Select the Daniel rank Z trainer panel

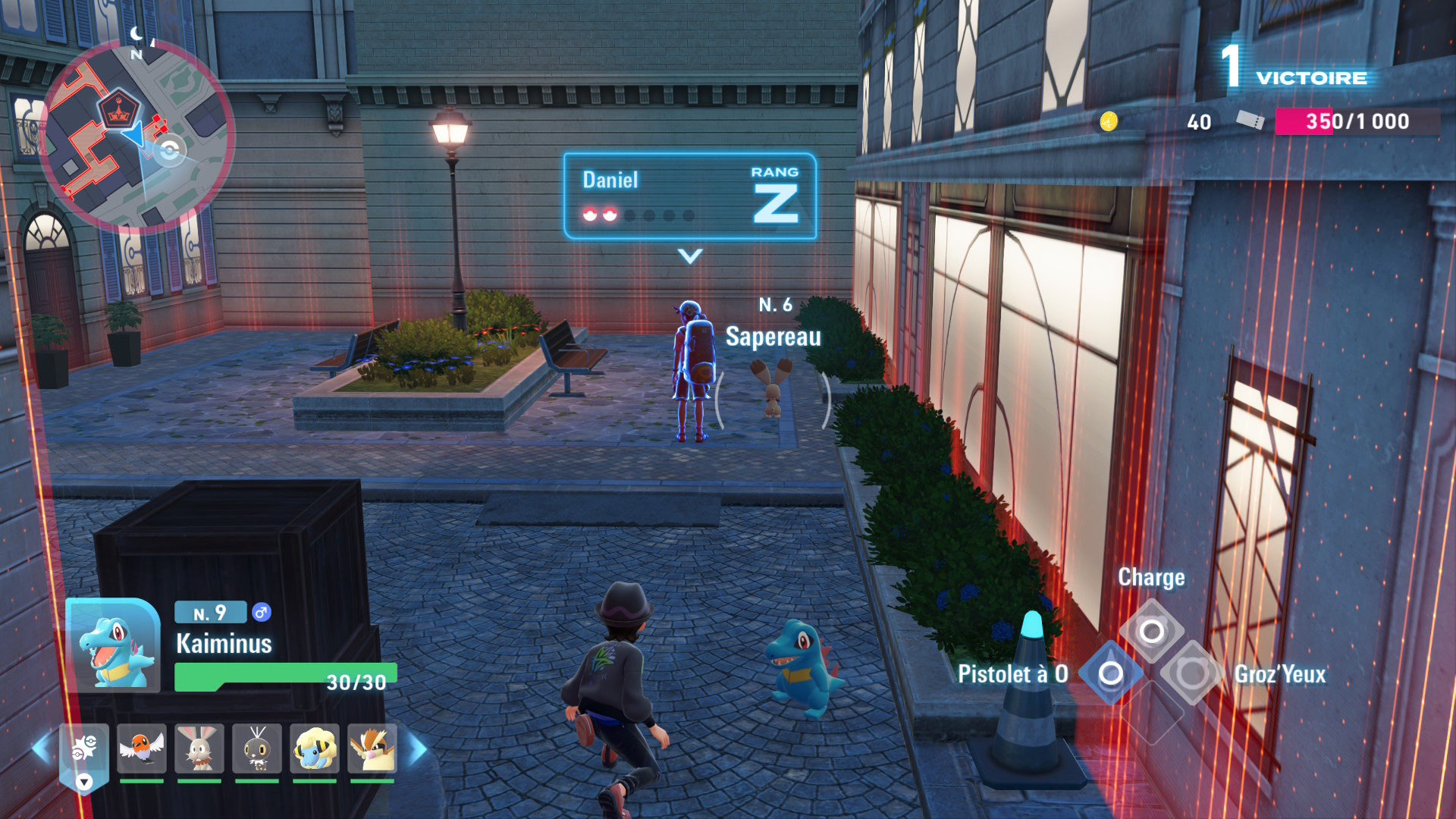(x=689, y=196)
